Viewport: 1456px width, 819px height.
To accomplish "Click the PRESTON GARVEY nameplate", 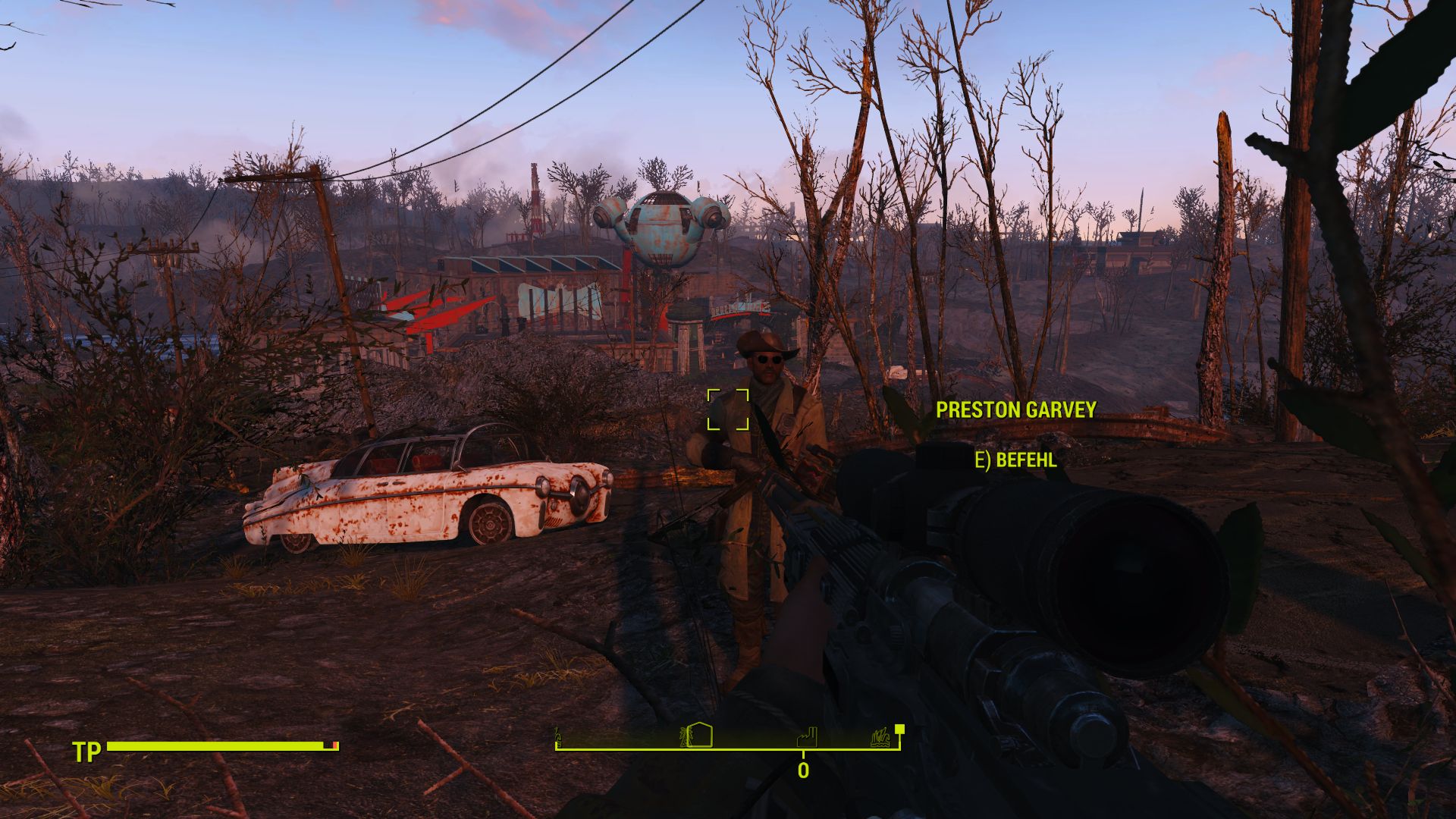I will pos(1016,410).
